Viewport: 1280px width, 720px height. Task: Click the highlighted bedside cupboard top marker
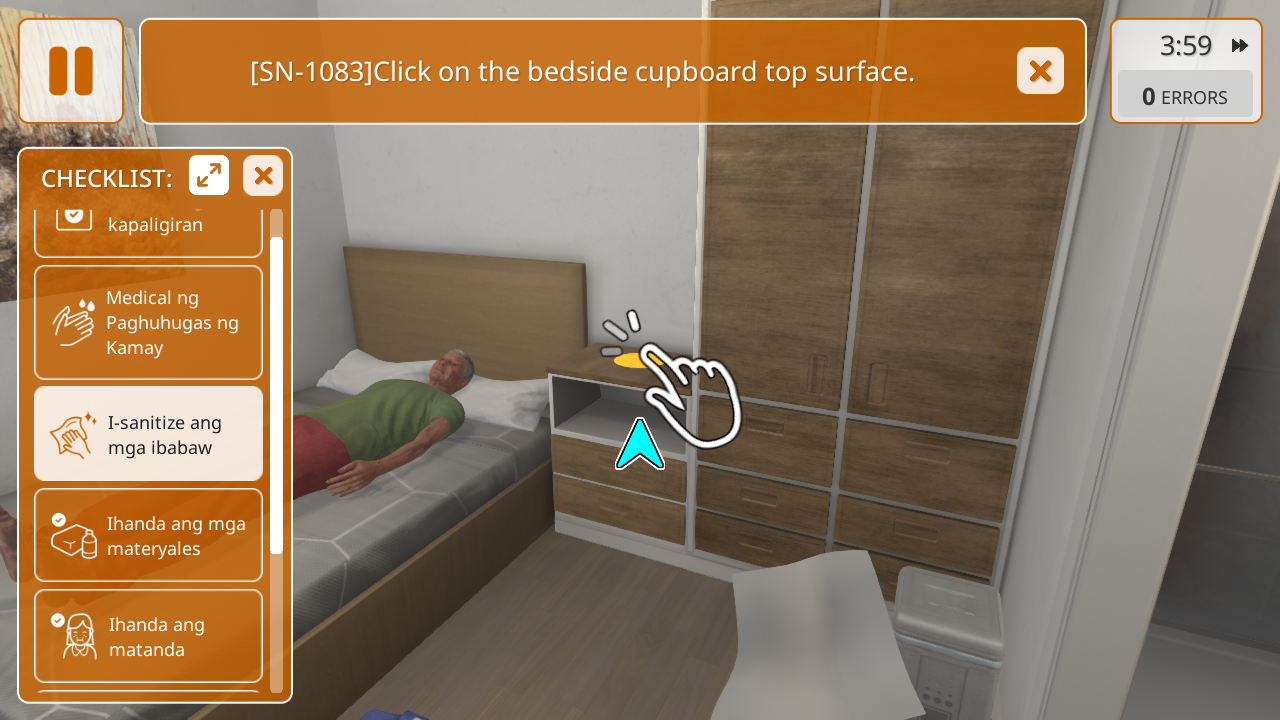click(632, 359)
